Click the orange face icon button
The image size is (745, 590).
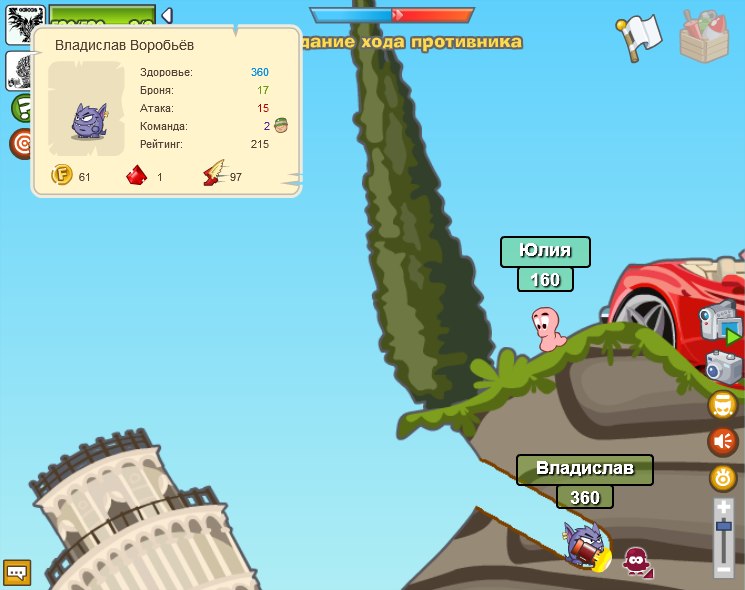click(x=723, y=405)
